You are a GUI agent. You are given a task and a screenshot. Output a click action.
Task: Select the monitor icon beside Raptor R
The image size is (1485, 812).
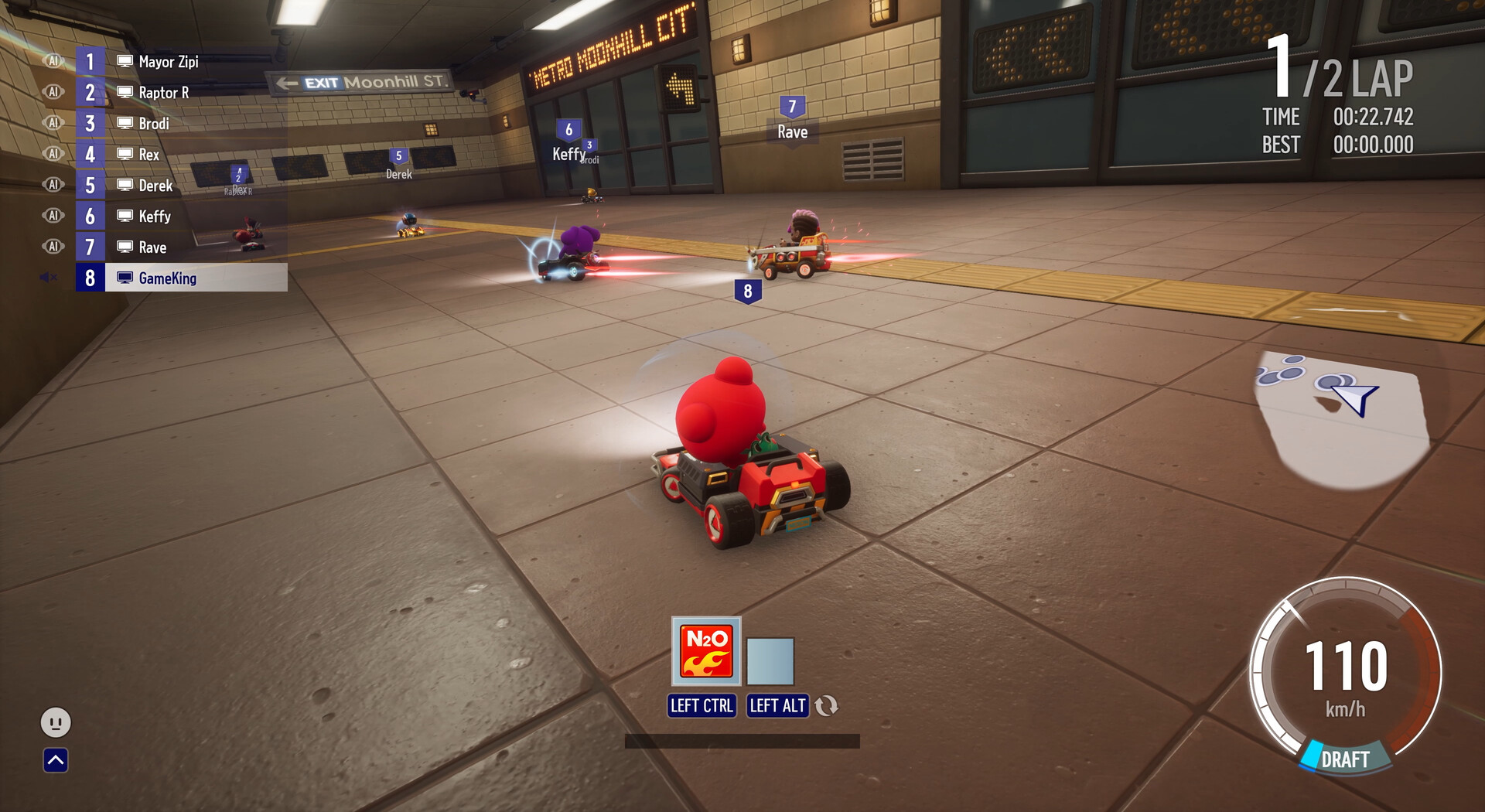124,92
